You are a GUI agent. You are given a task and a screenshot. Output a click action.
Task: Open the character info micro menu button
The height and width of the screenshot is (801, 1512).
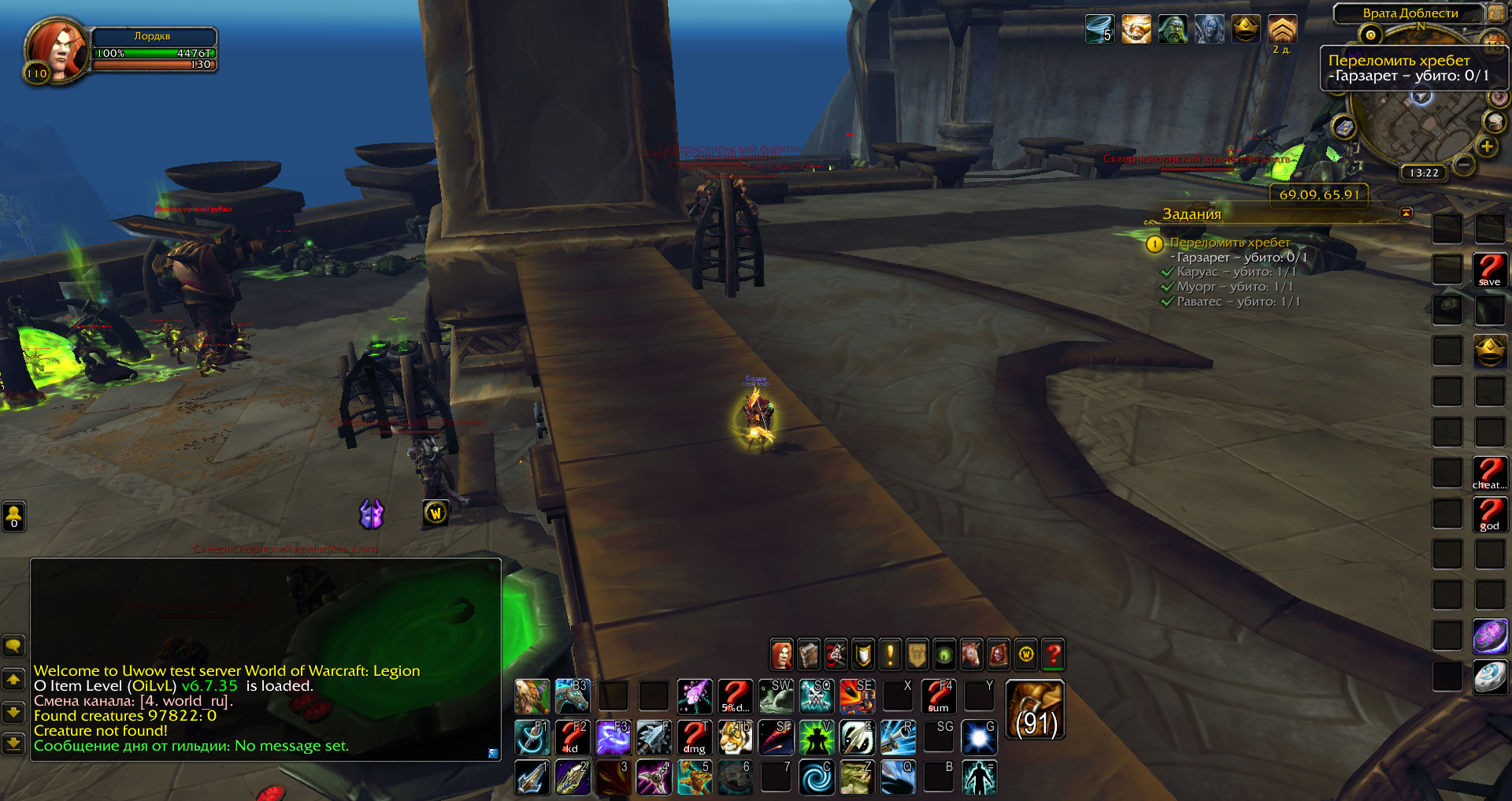781,655
